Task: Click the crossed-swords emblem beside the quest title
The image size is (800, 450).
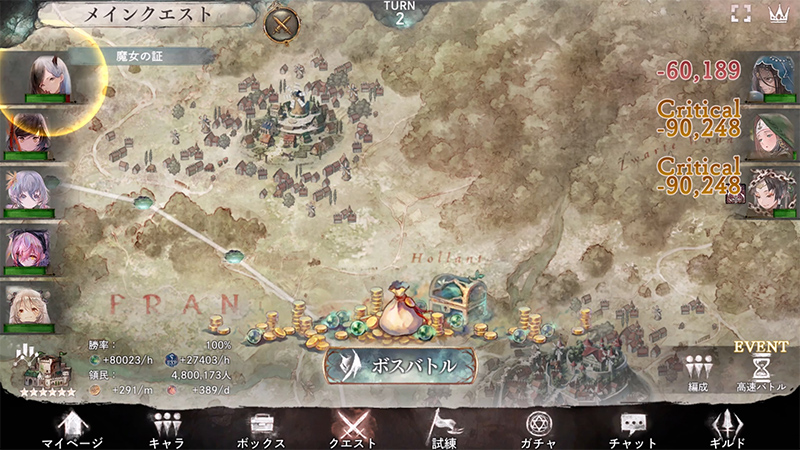Action: tap(283, 22)
